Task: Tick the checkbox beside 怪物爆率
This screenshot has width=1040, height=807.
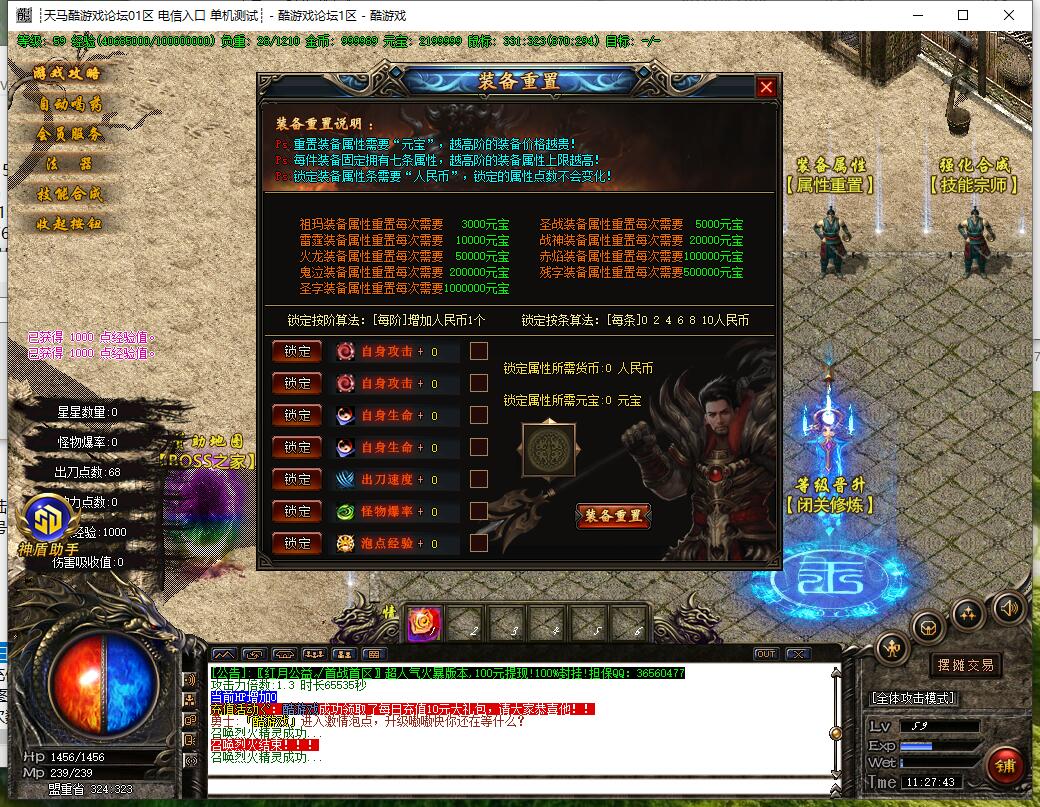Action: coord(479,511)
